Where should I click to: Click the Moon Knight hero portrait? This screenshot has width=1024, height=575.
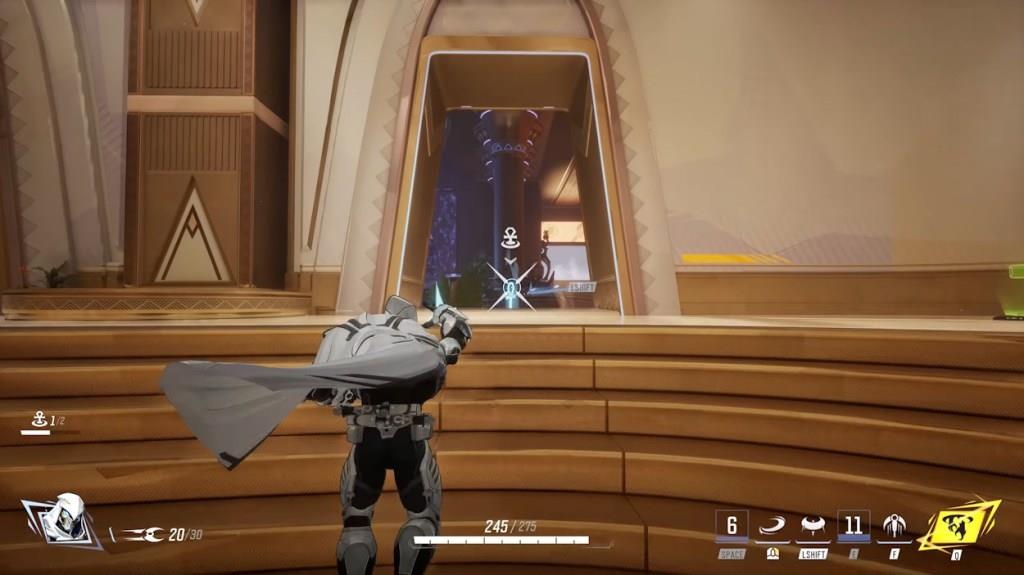click(66, 518)
